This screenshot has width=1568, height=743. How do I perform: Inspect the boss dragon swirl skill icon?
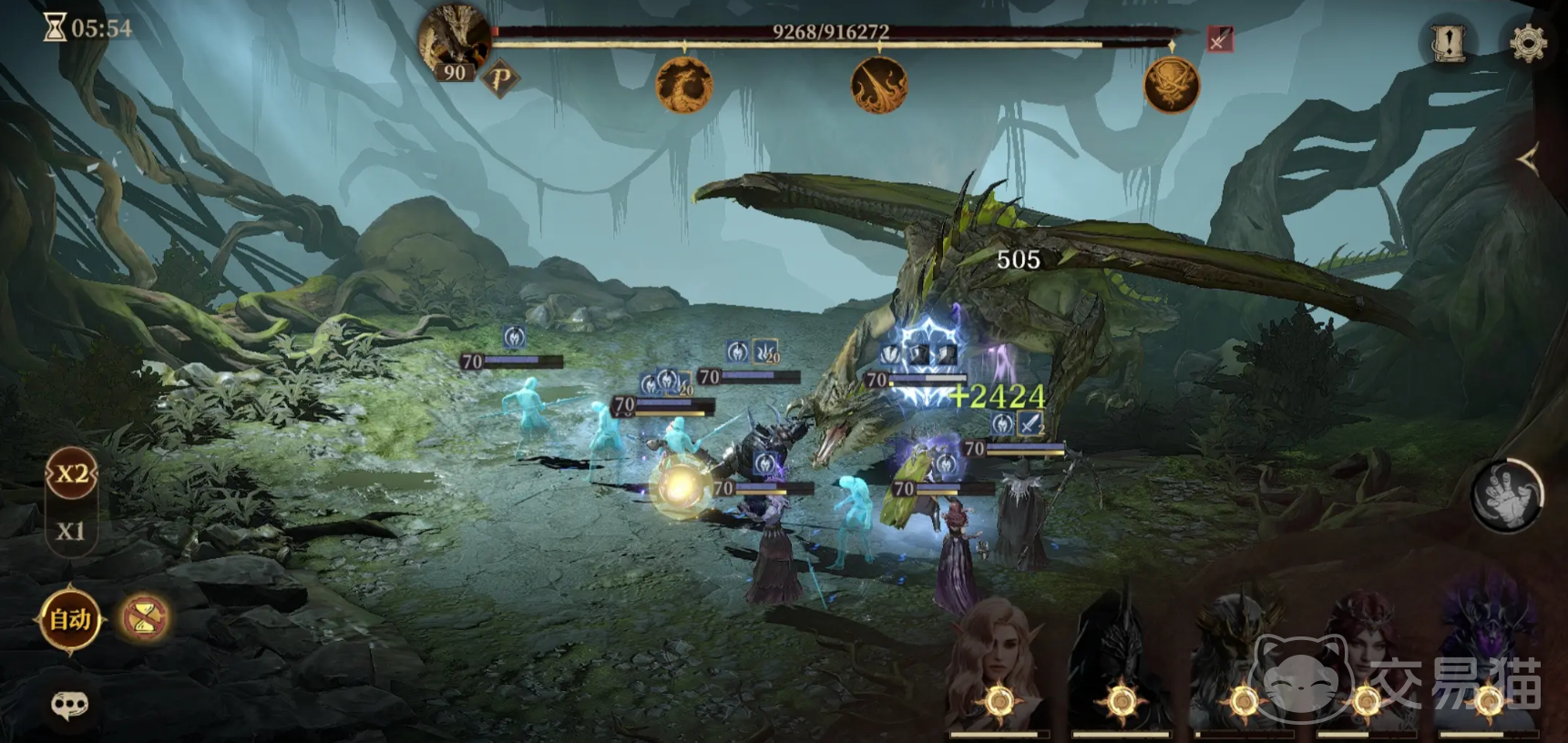tap(684, 86)
